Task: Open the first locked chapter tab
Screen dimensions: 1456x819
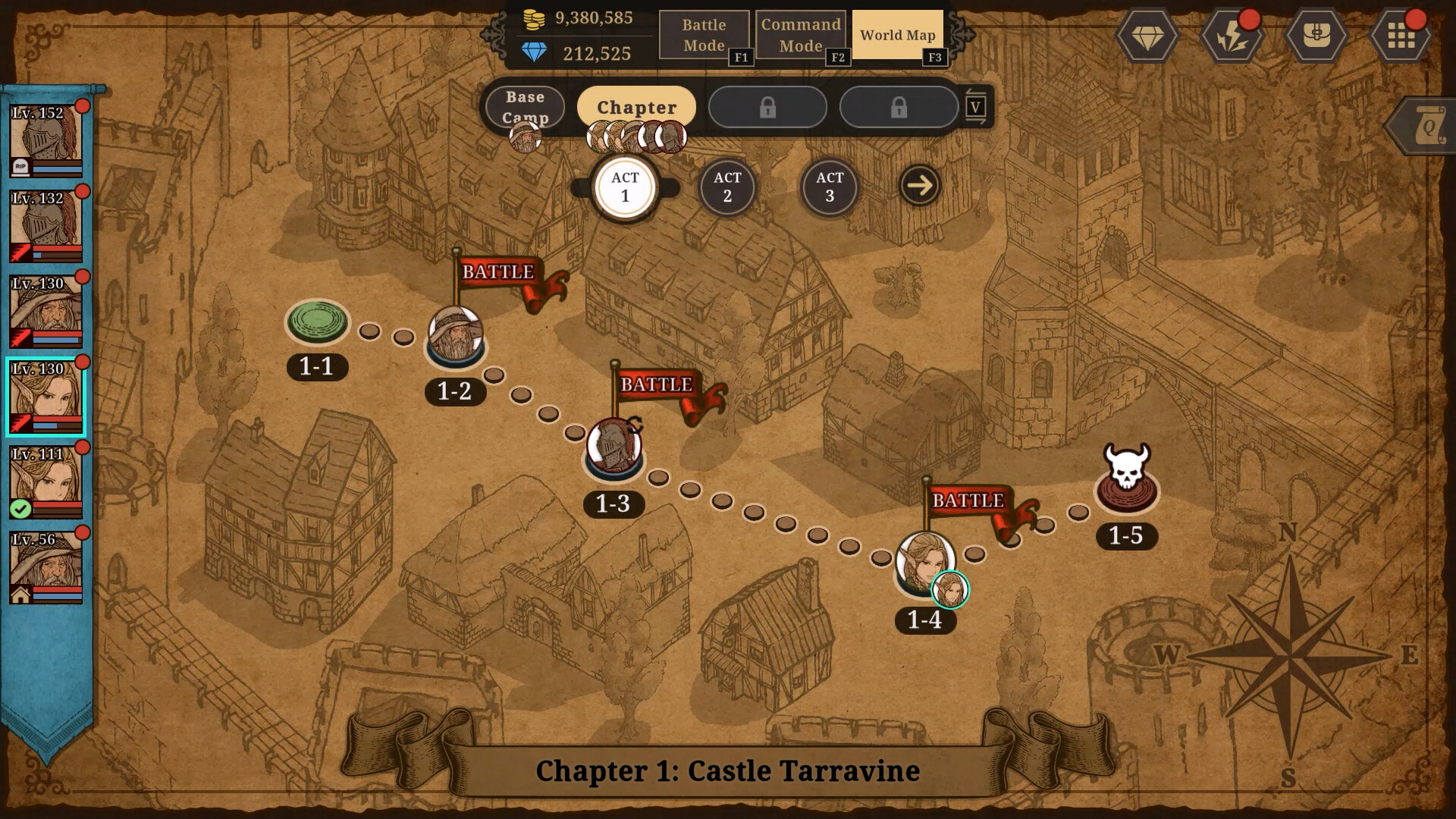Action: point(767,107)
